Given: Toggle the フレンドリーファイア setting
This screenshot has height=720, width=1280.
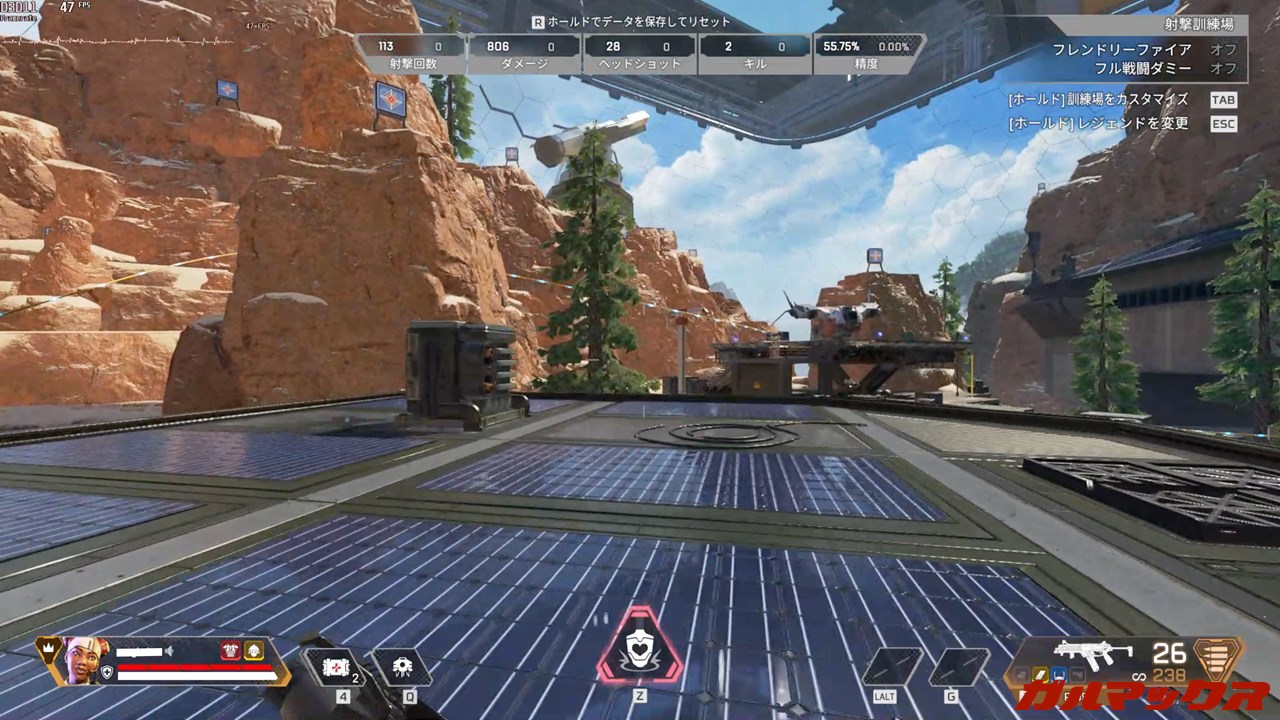Looking at the screenshot, I should 1223,49.
